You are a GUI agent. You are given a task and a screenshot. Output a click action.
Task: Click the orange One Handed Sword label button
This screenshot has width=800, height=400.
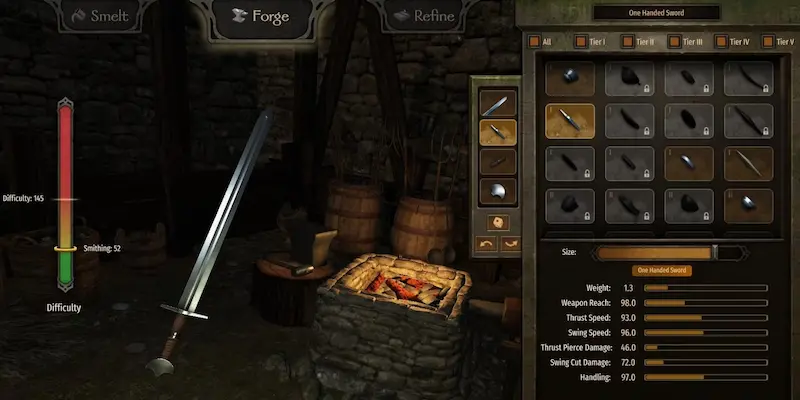point(662,270)
